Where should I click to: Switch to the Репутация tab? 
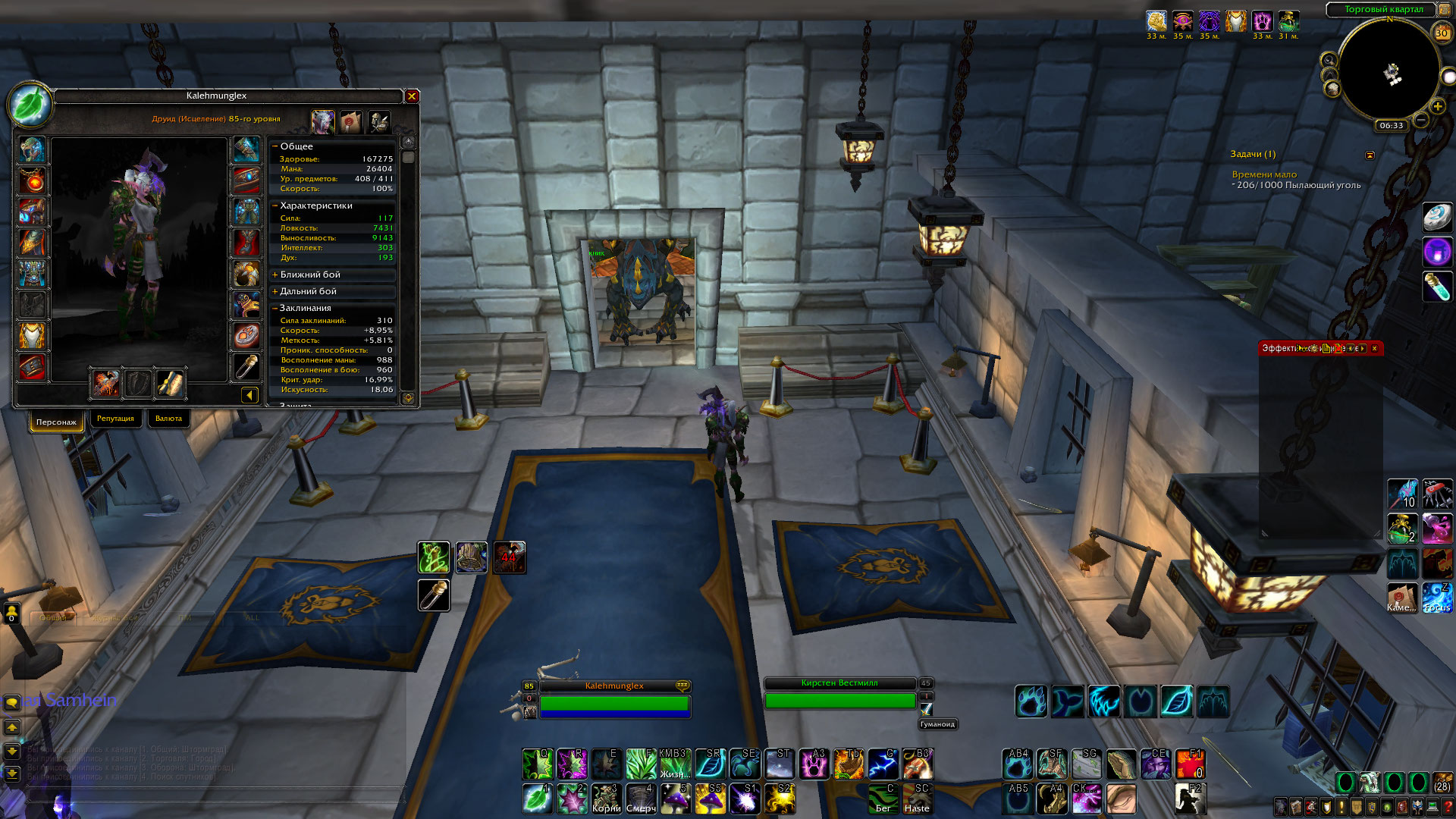coord(115,419)
